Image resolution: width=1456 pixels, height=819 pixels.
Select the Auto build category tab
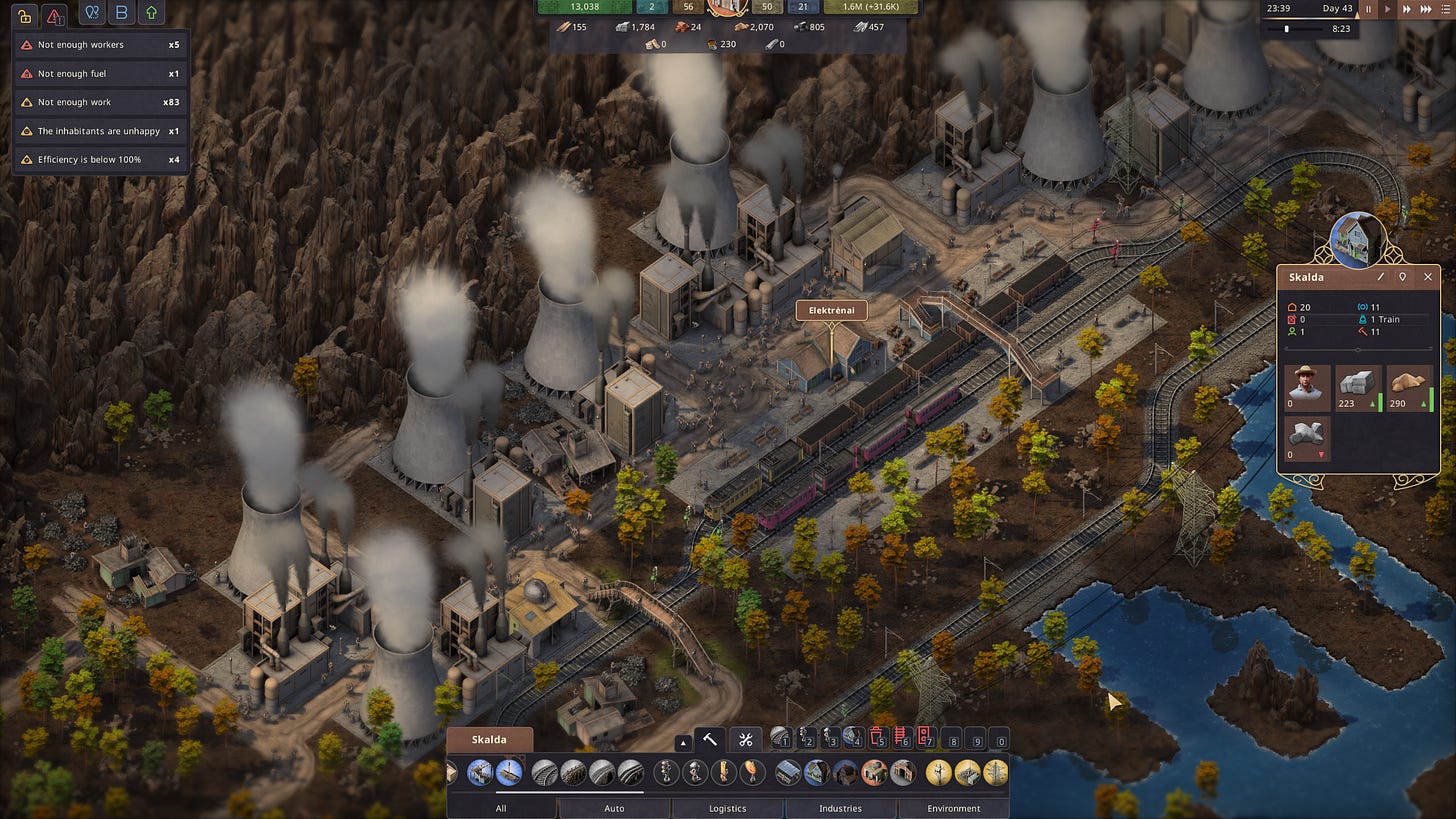[614, 808]
